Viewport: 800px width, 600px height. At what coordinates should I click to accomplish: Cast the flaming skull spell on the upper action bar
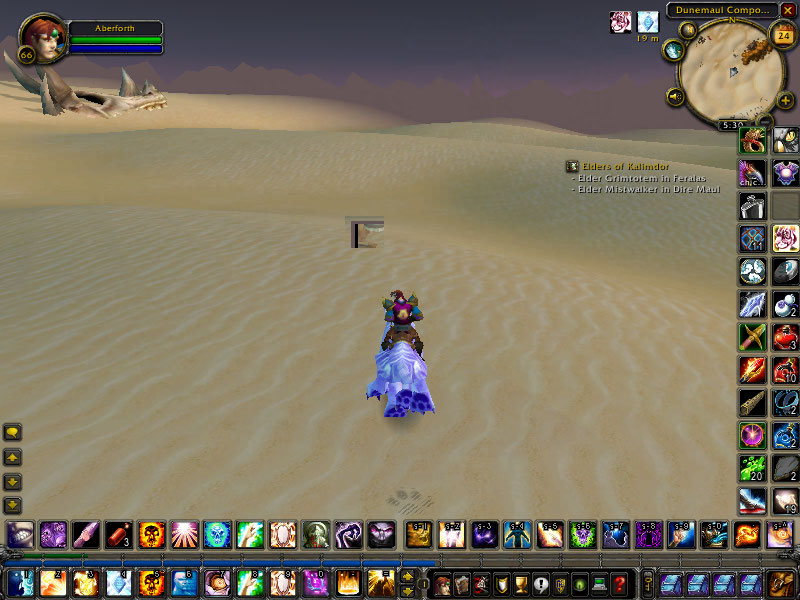point(151,535)
